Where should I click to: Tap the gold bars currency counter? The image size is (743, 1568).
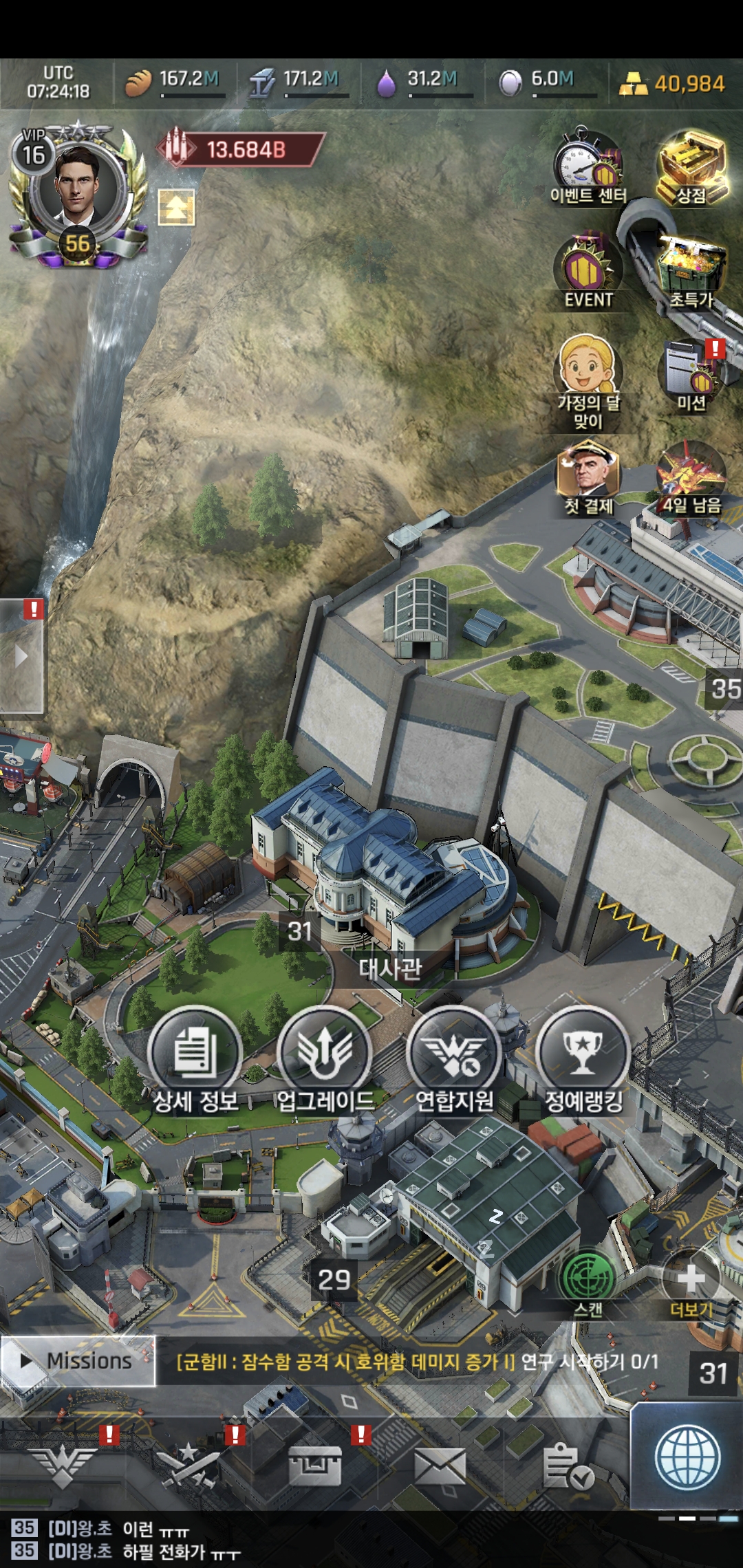click(x=671, y=84)
